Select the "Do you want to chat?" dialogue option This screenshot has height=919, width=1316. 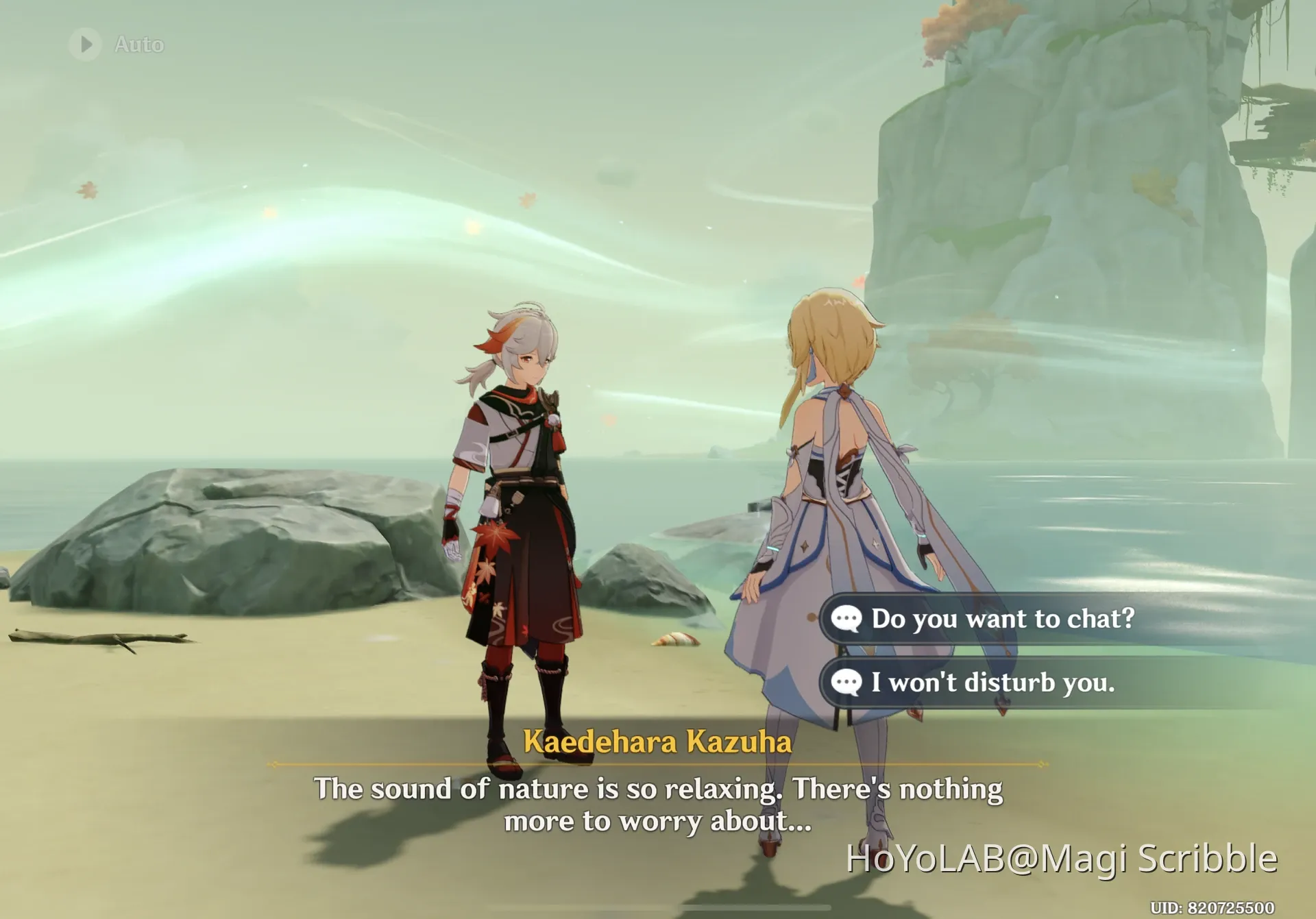(x=1001, y=619)
